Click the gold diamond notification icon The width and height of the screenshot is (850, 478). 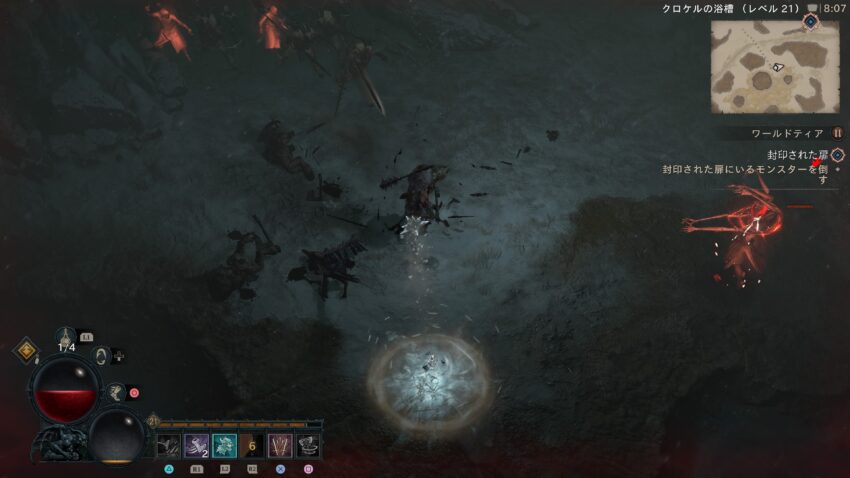[25, 350]
